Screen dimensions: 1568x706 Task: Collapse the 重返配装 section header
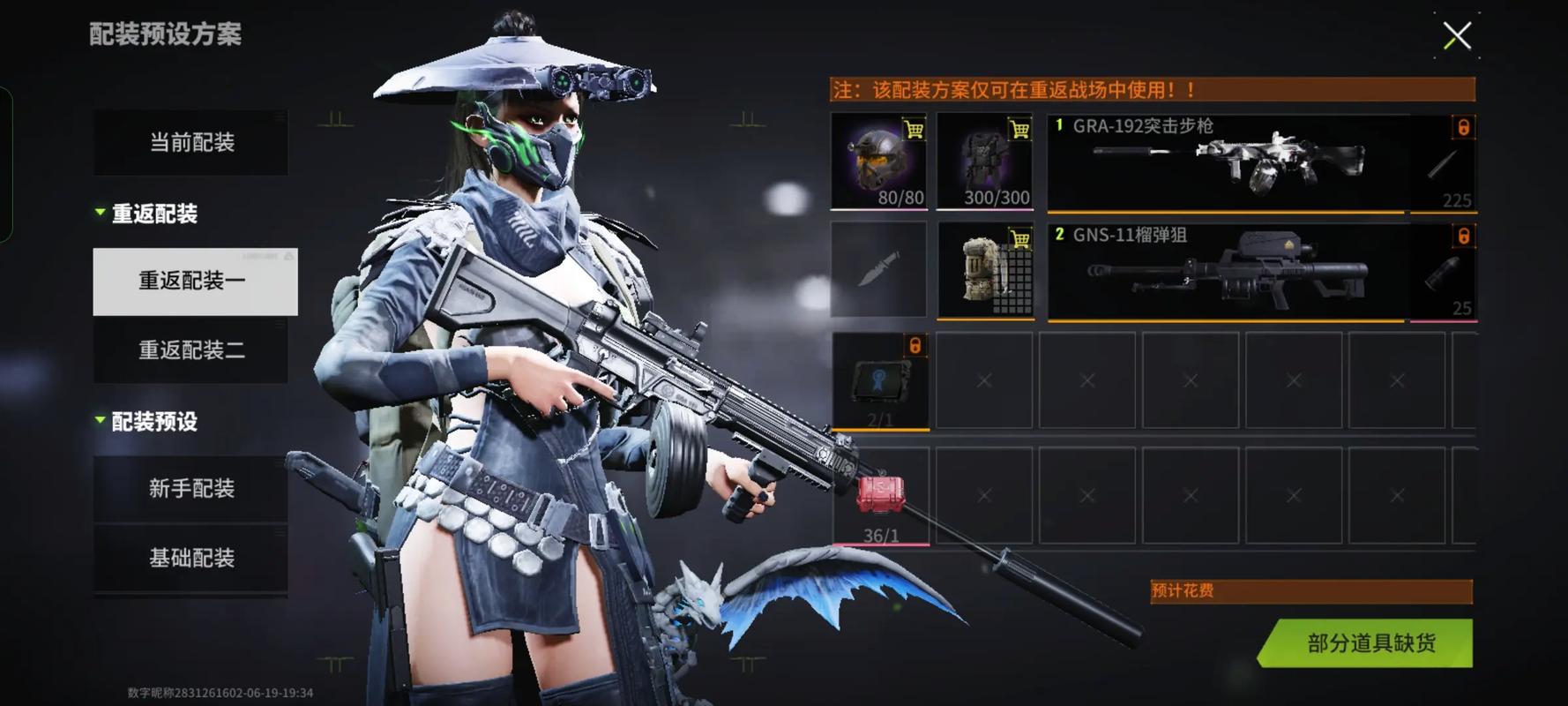click(x=146, y=214)
